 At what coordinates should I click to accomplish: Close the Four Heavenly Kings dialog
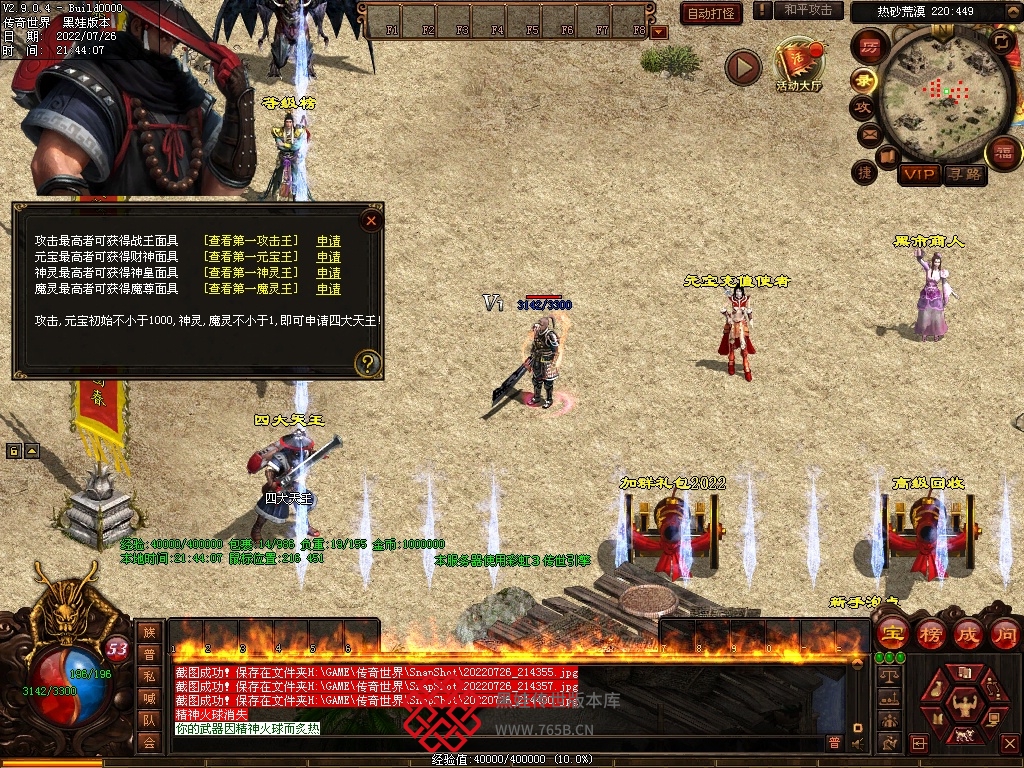click(371, 221)
